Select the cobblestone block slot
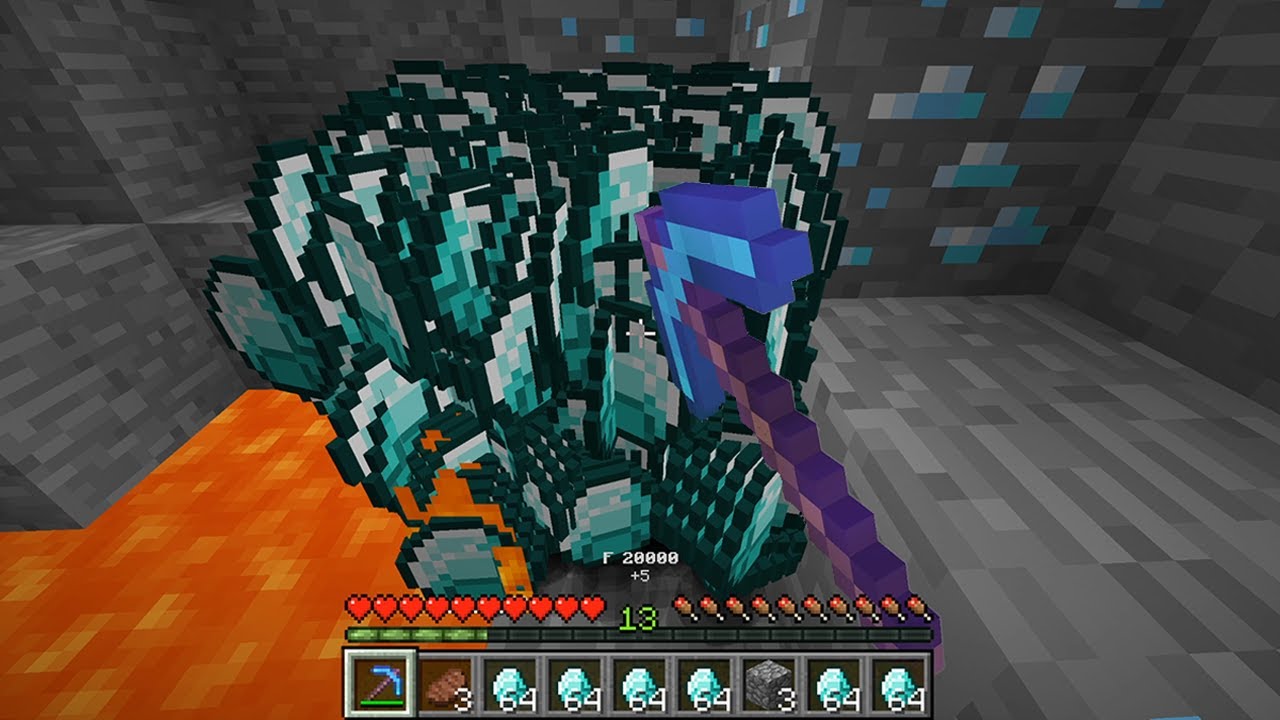This screenshot has height=720, width=1280. (x=769, y=685)
